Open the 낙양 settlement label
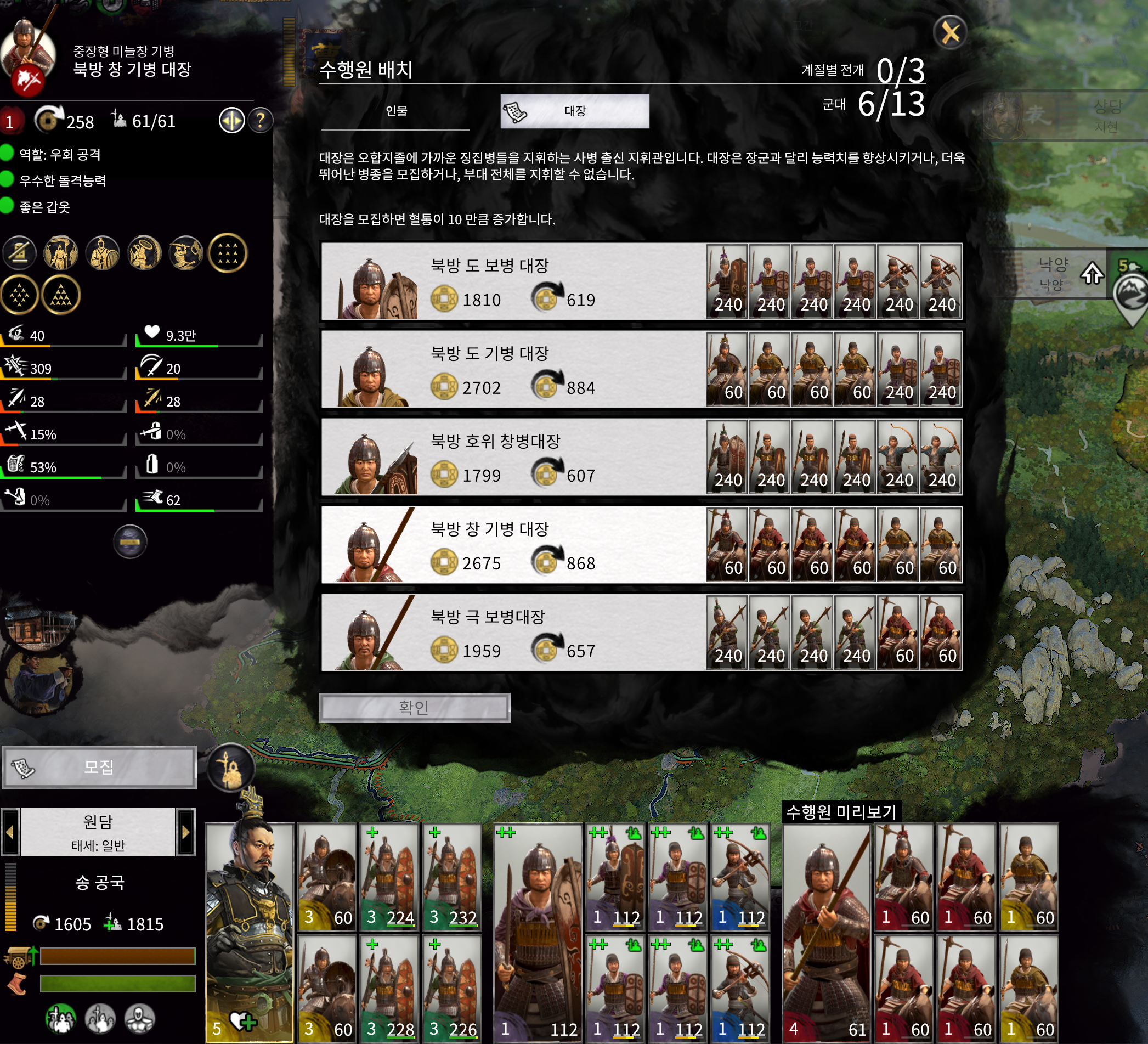The width and height of the screenshot is (1148, 1044). [1053, 273]
